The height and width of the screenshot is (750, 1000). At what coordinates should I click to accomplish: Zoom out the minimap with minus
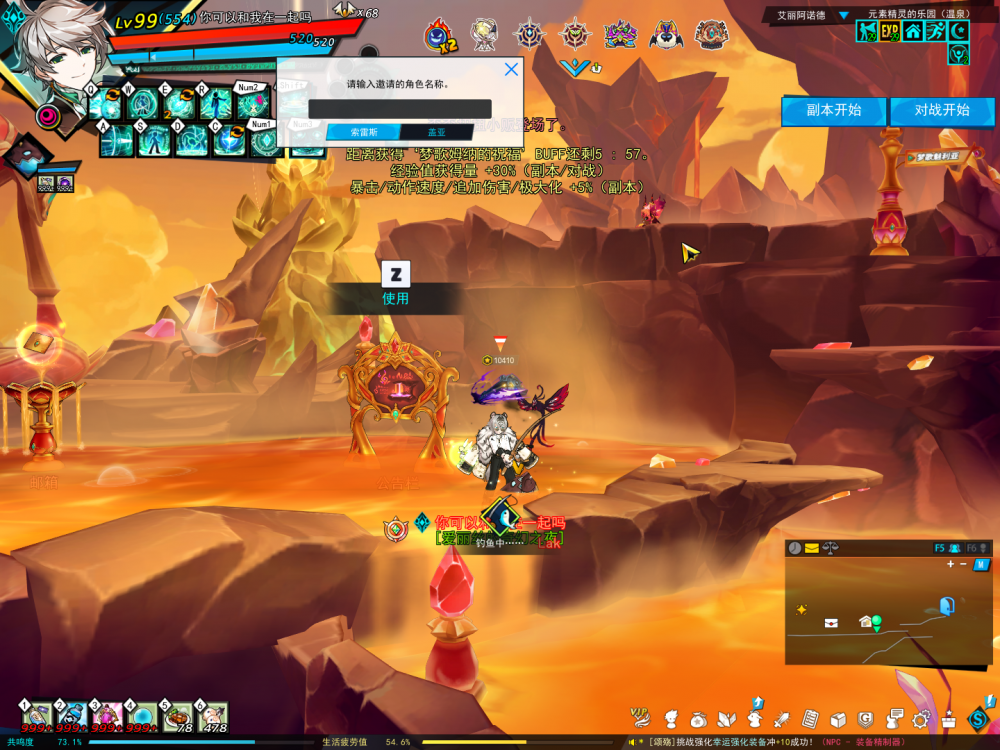point(963,564)
